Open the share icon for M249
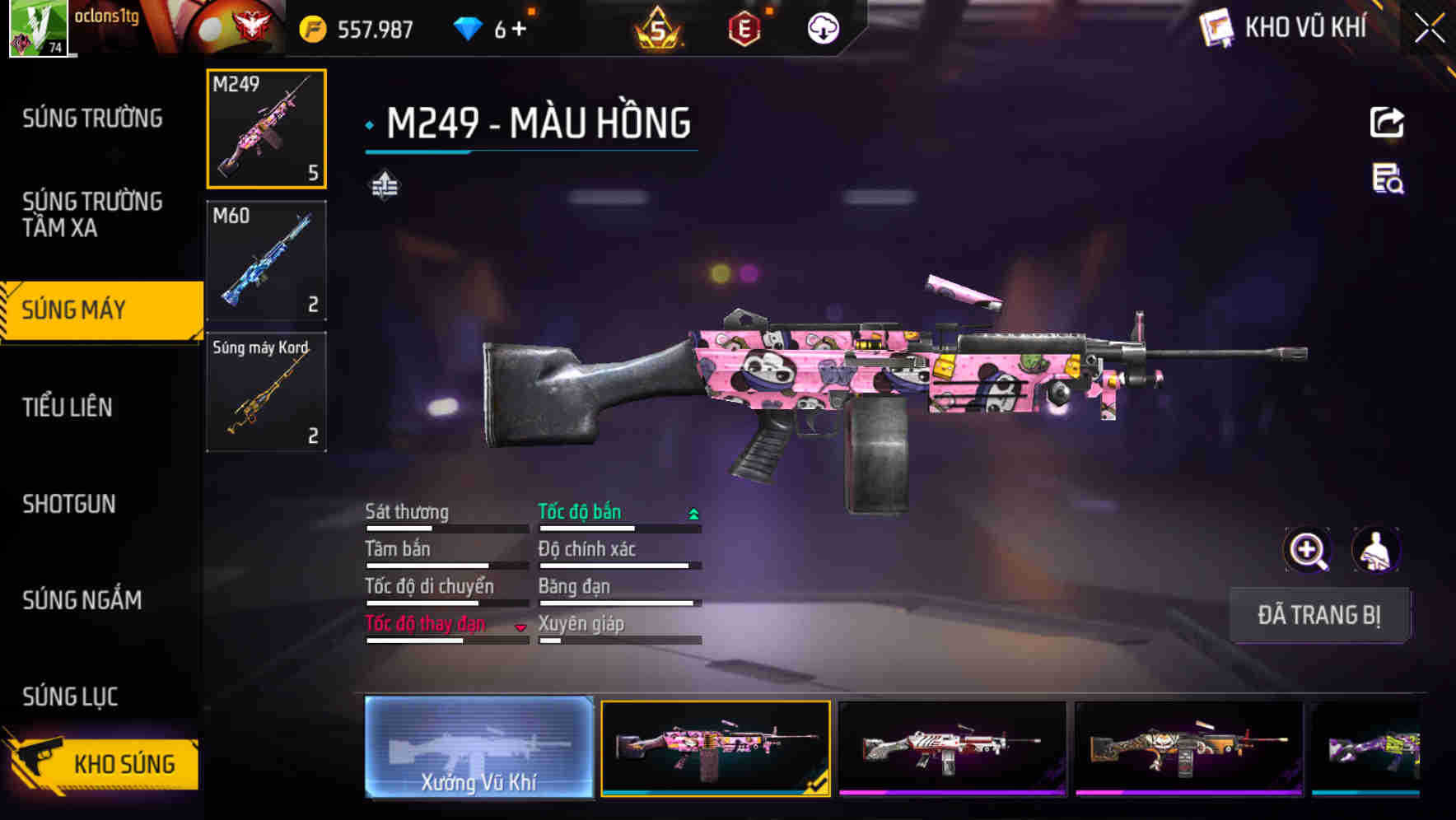This screenshot has width=1456, height=820. (1388, 122)
